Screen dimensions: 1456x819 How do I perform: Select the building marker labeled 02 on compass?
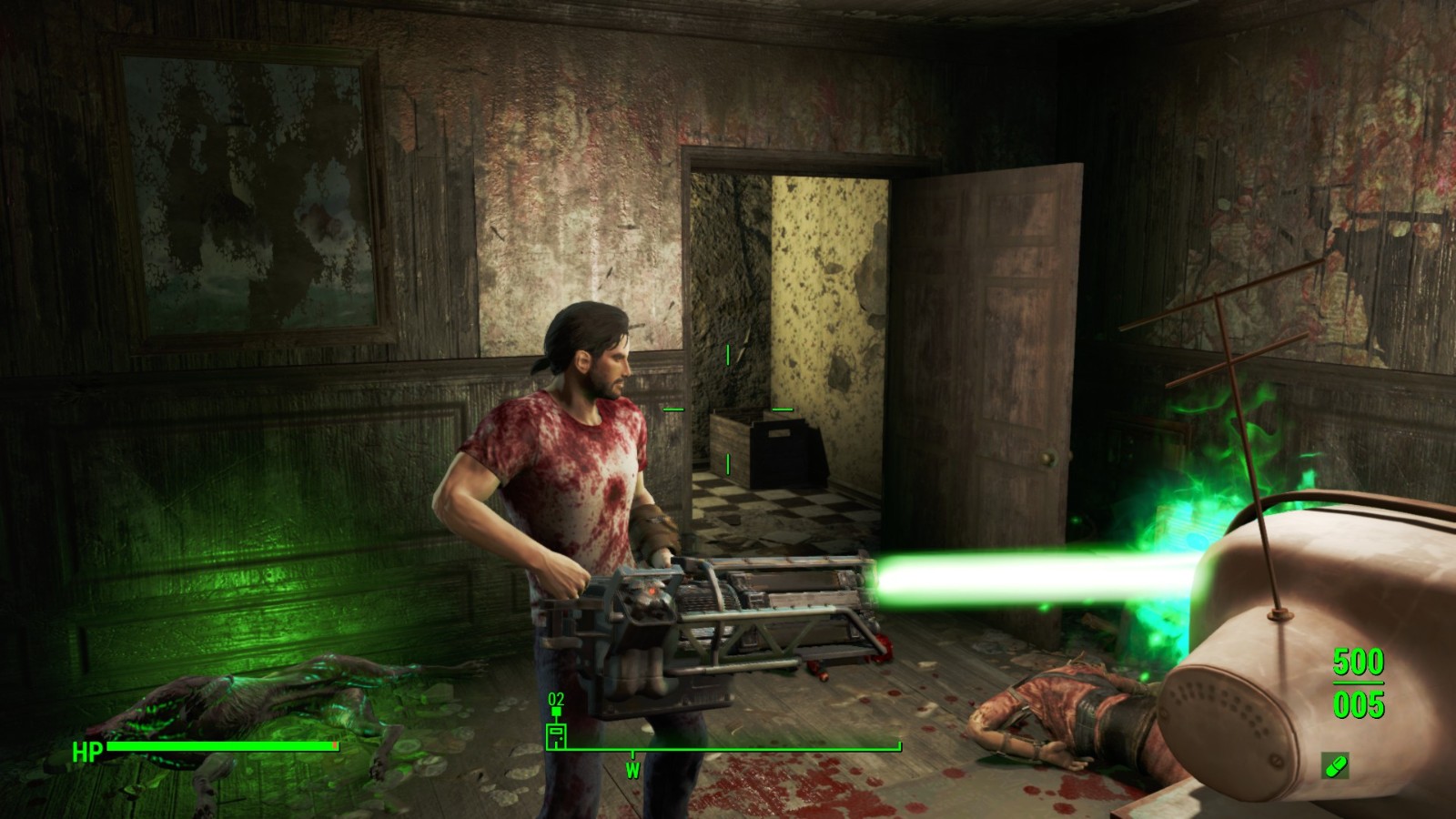pos(556,733)
